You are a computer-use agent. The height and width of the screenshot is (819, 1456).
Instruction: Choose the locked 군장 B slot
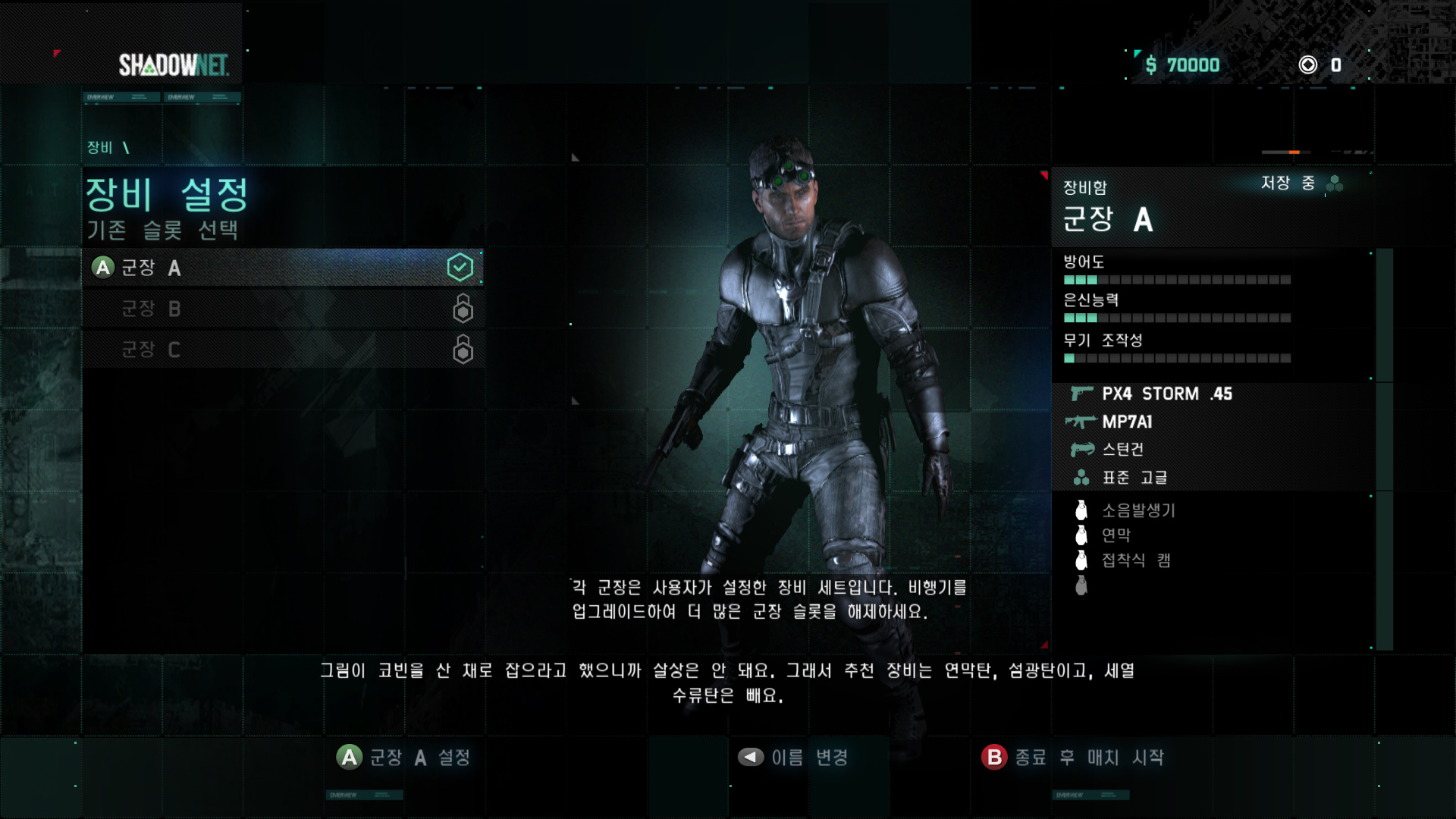282,309
